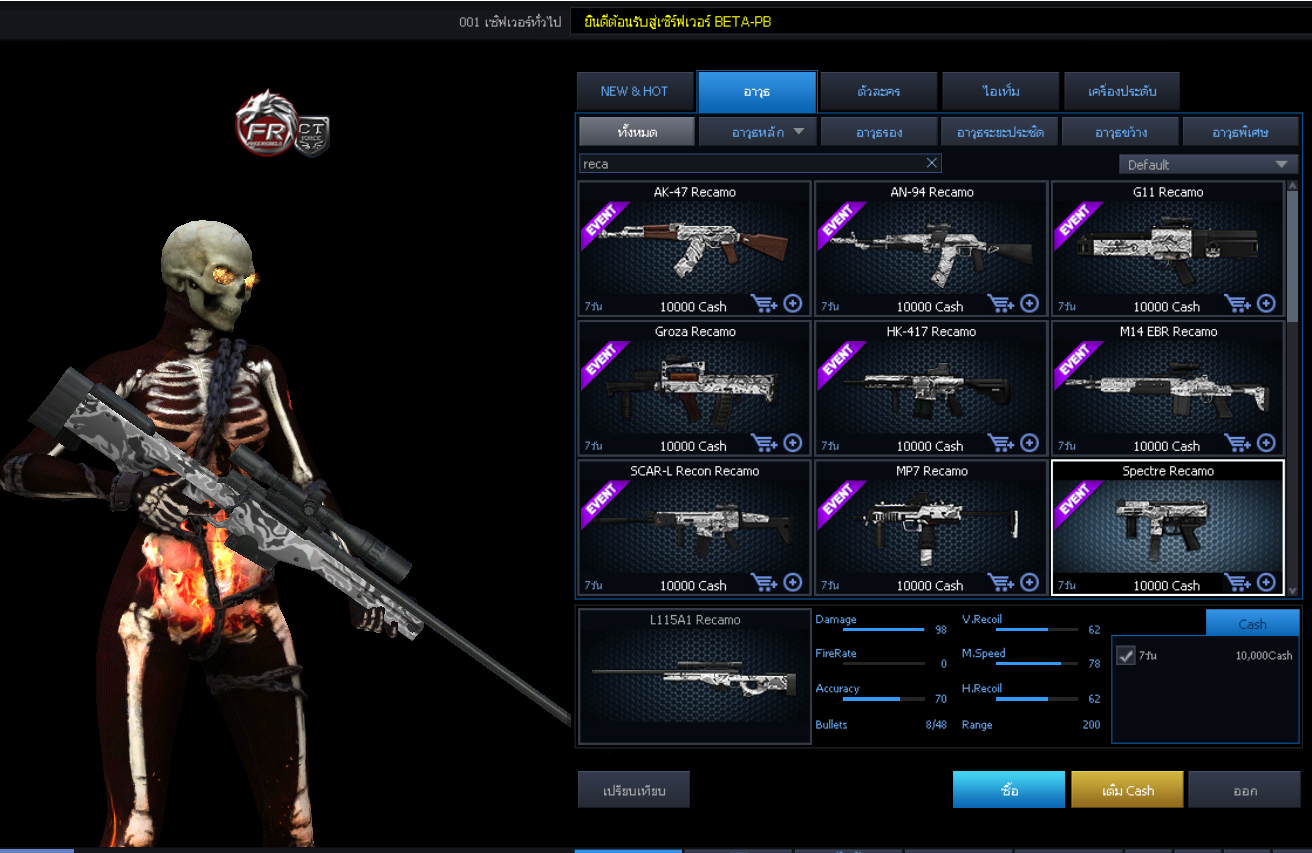Open the เติม Cash top-up

tap(1127, 790)
